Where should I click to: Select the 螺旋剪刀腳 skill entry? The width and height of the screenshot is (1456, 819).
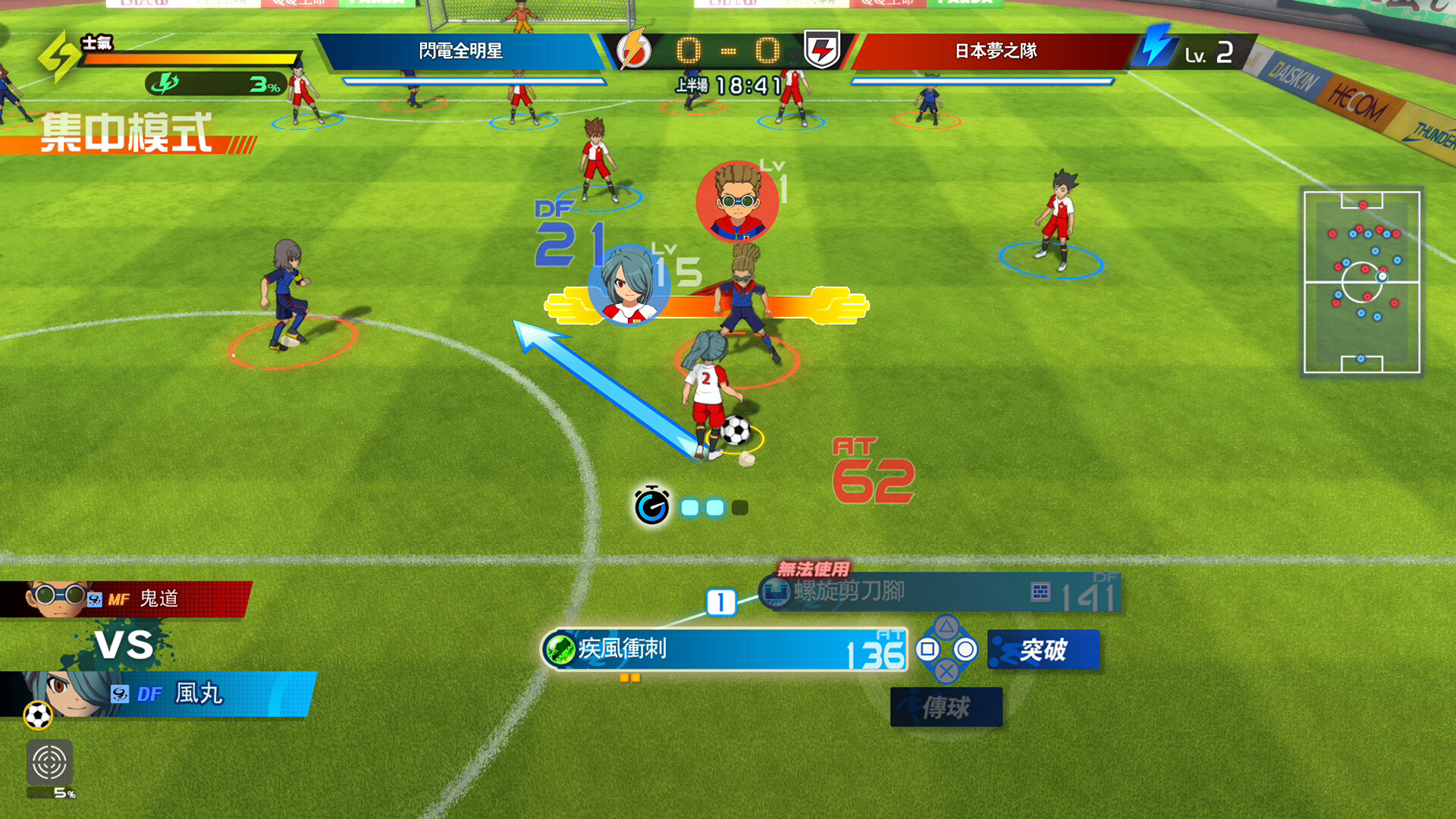point(939,592)
